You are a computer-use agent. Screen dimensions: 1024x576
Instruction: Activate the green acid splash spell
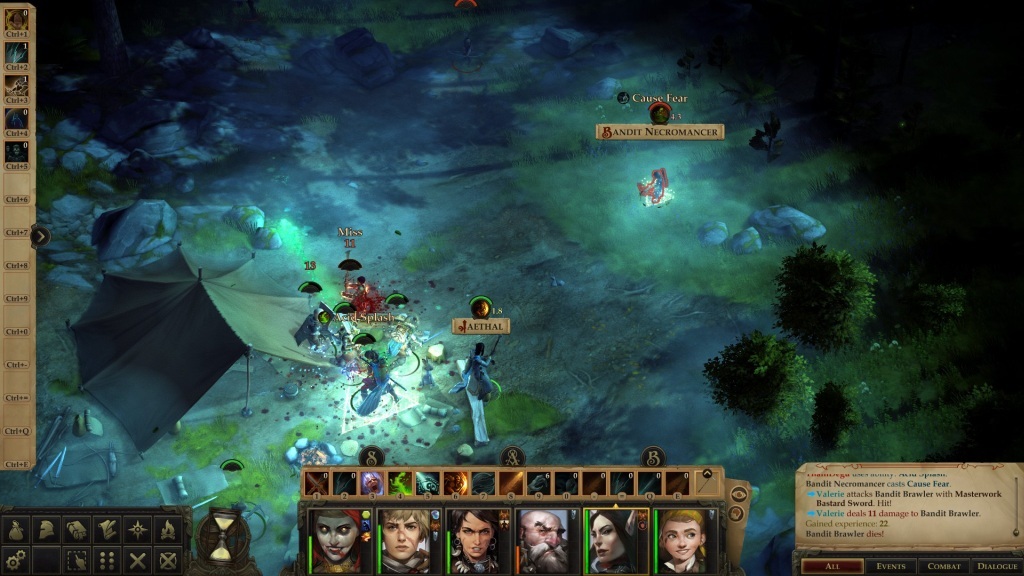(400, 483)
